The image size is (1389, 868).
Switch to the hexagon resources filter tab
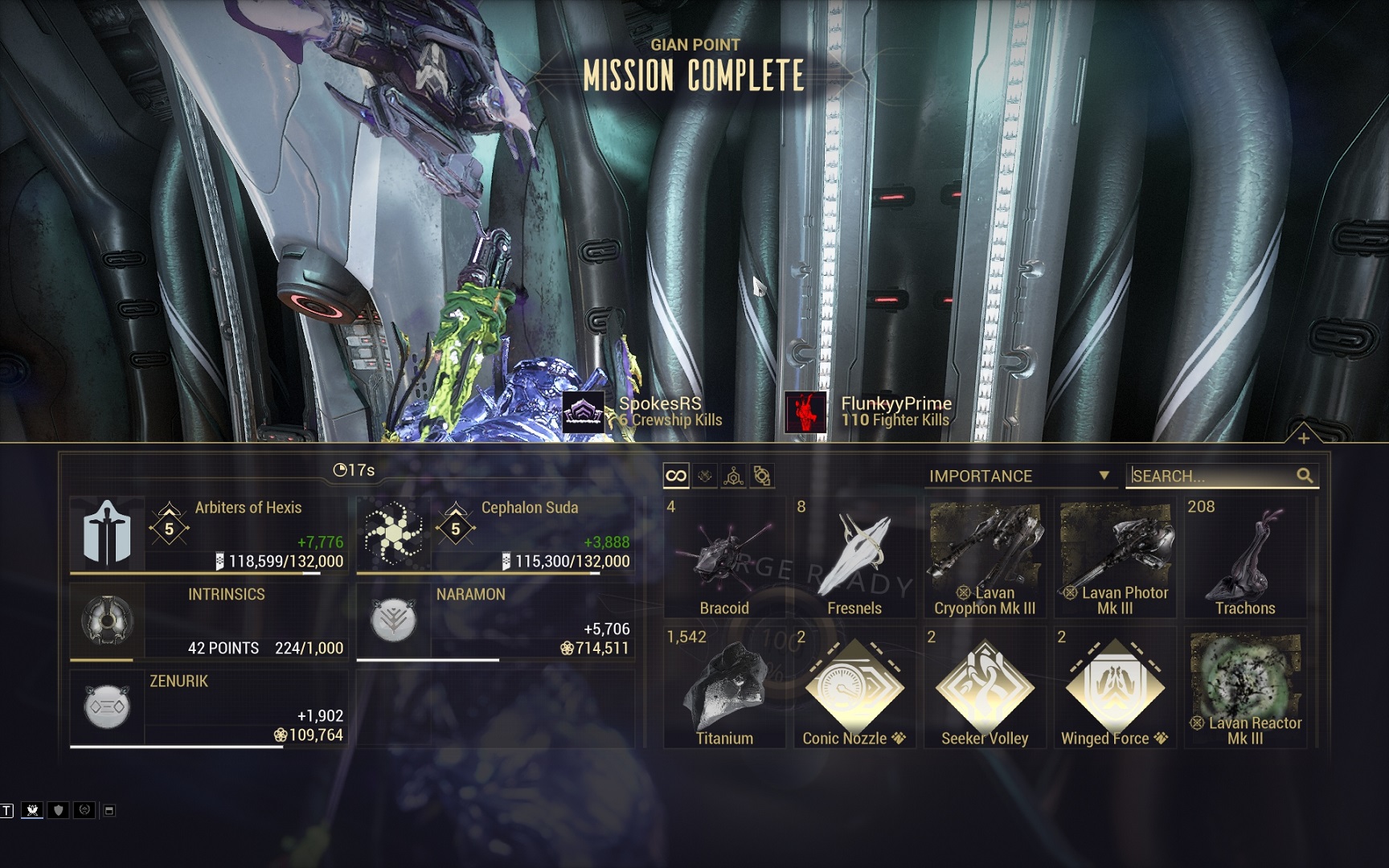point(733,477)
